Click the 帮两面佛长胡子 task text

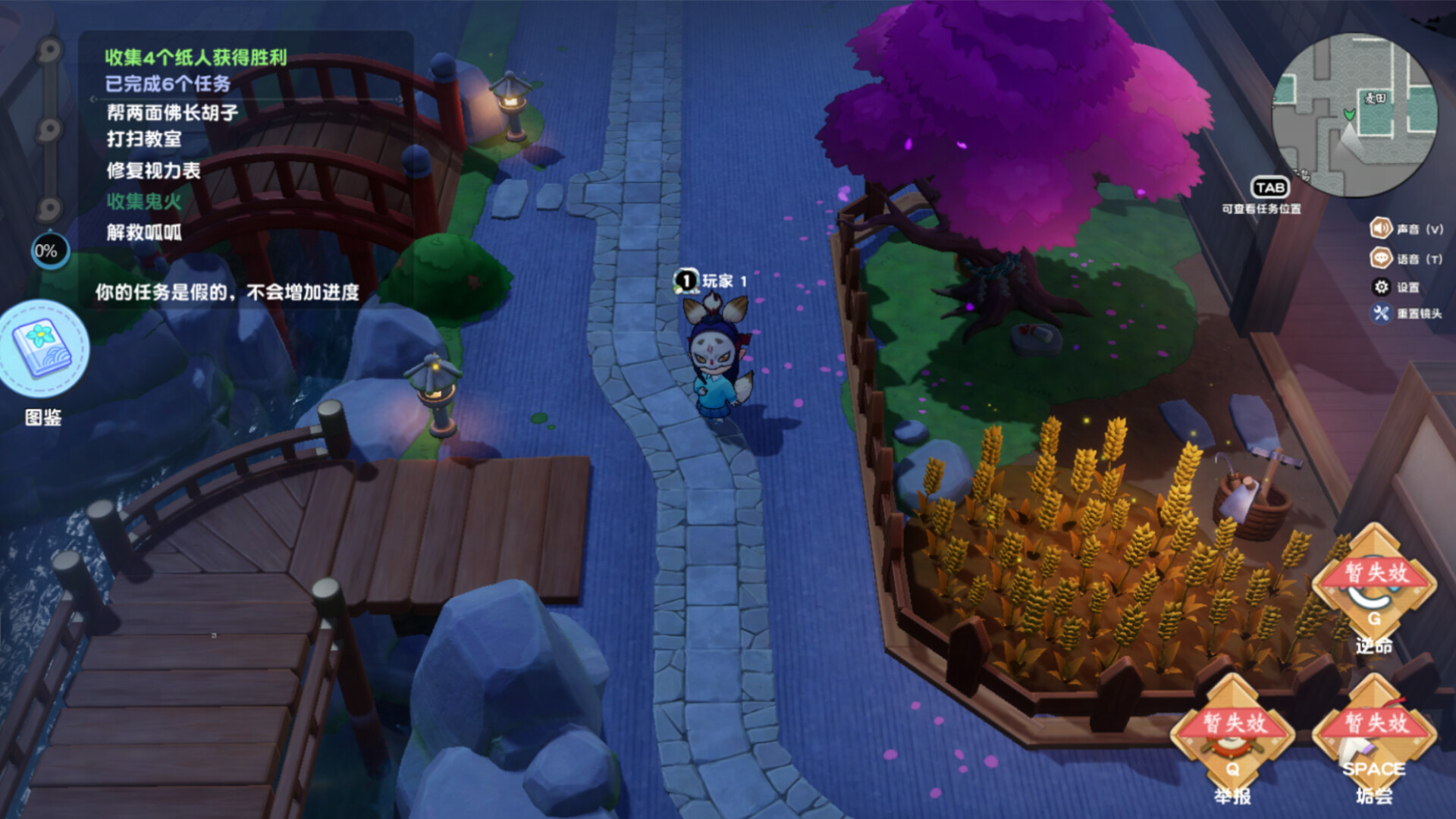[x=173, y=111]
